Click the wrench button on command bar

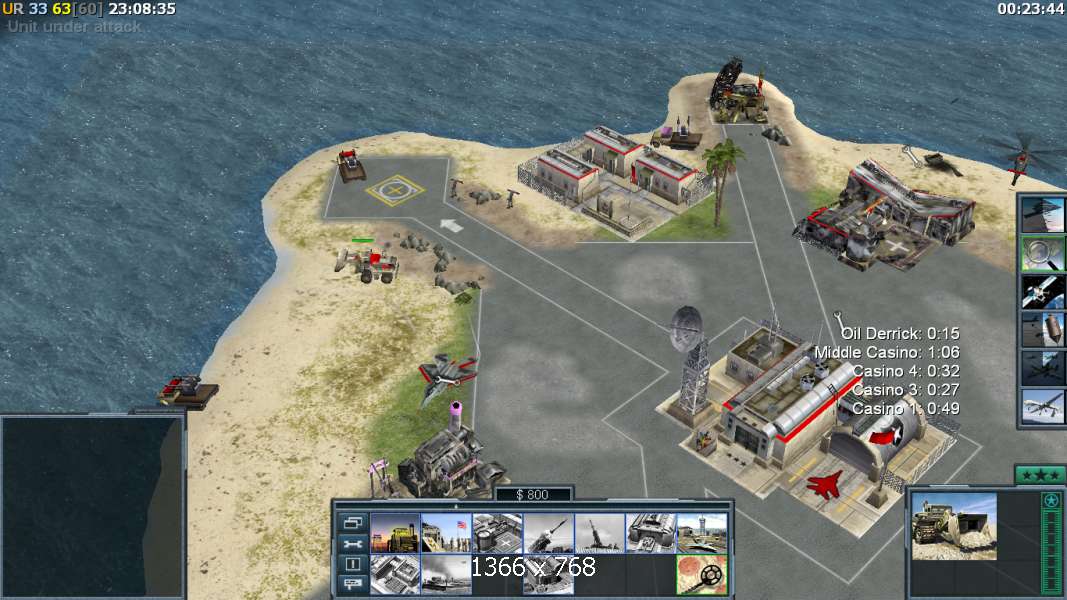click(x=352, y=543)
